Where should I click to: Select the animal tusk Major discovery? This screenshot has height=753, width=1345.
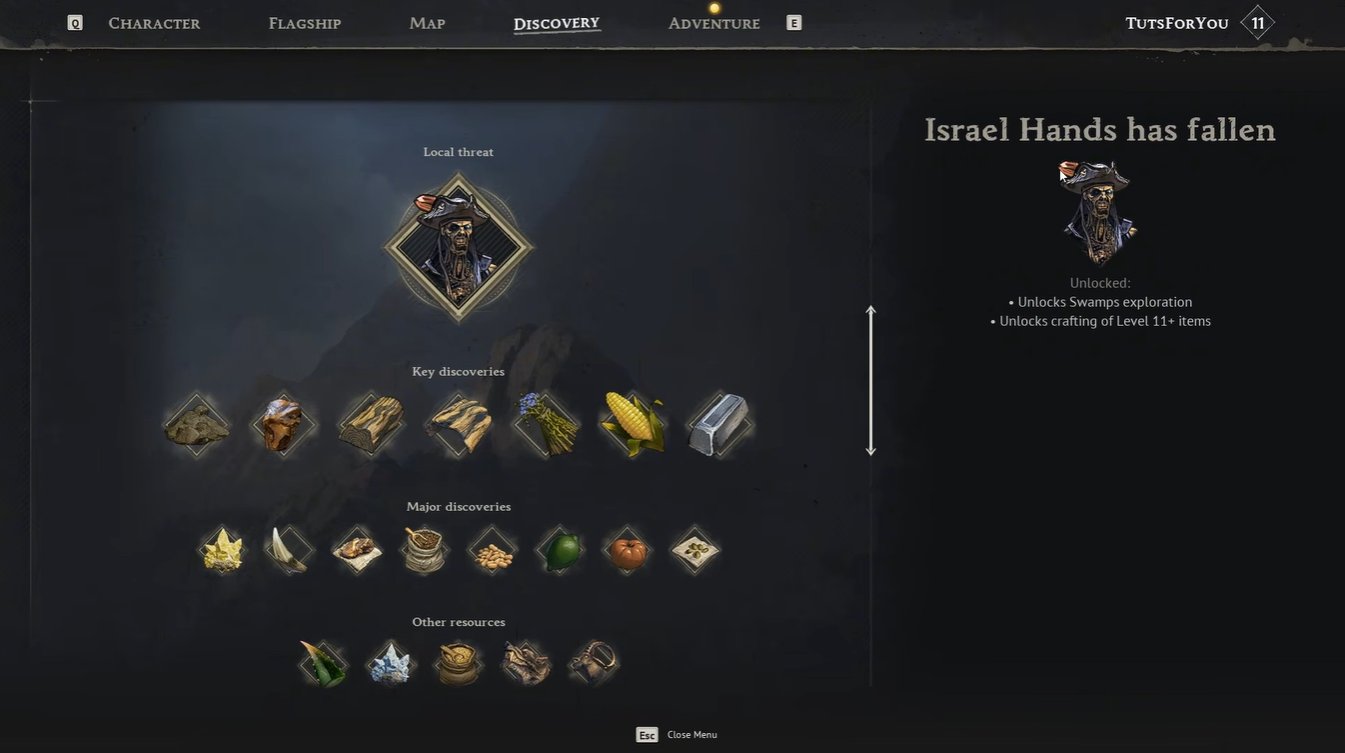tap(288, 548)
